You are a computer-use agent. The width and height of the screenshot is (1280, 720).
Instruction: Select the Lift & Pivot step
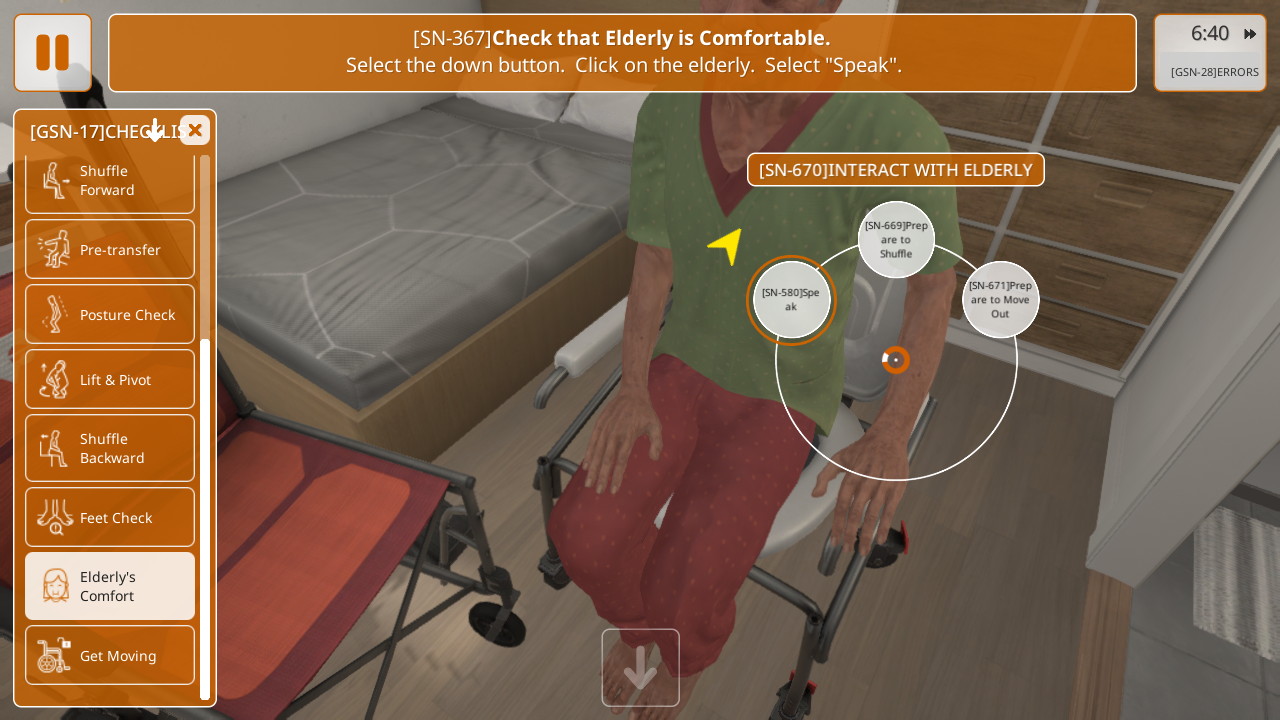coord(110,379)
